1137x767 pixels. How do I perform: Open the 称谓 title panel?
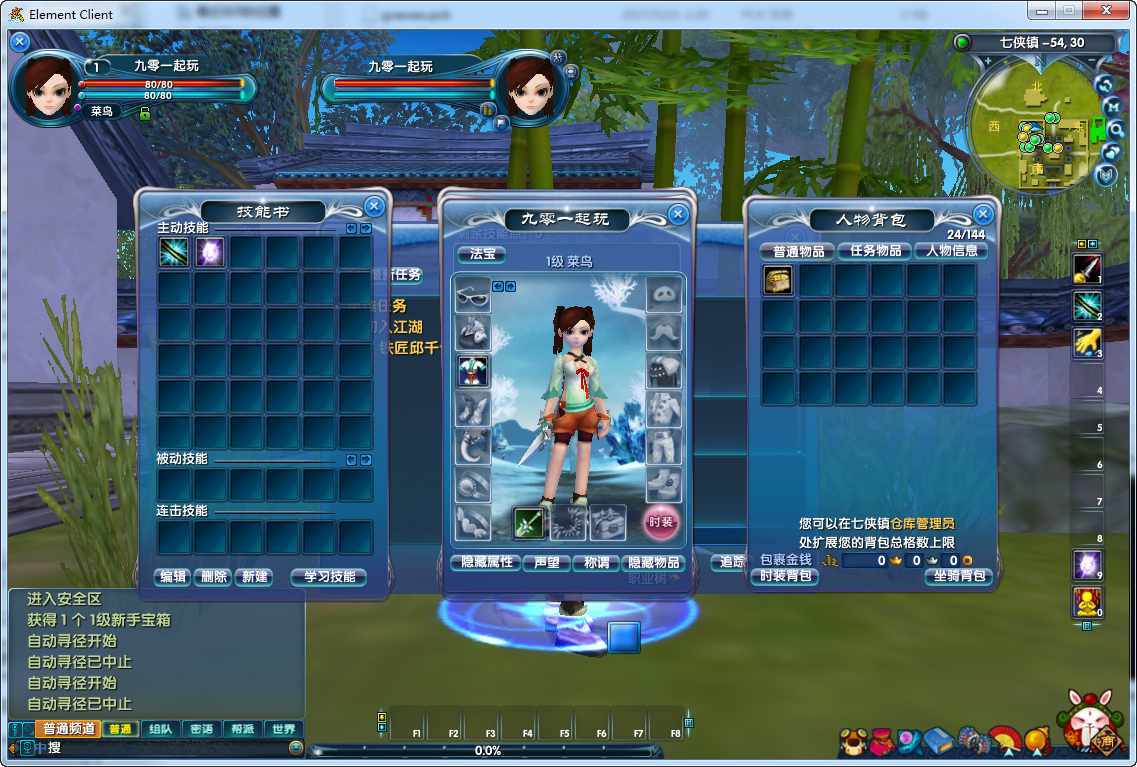(x=596, y=563)
